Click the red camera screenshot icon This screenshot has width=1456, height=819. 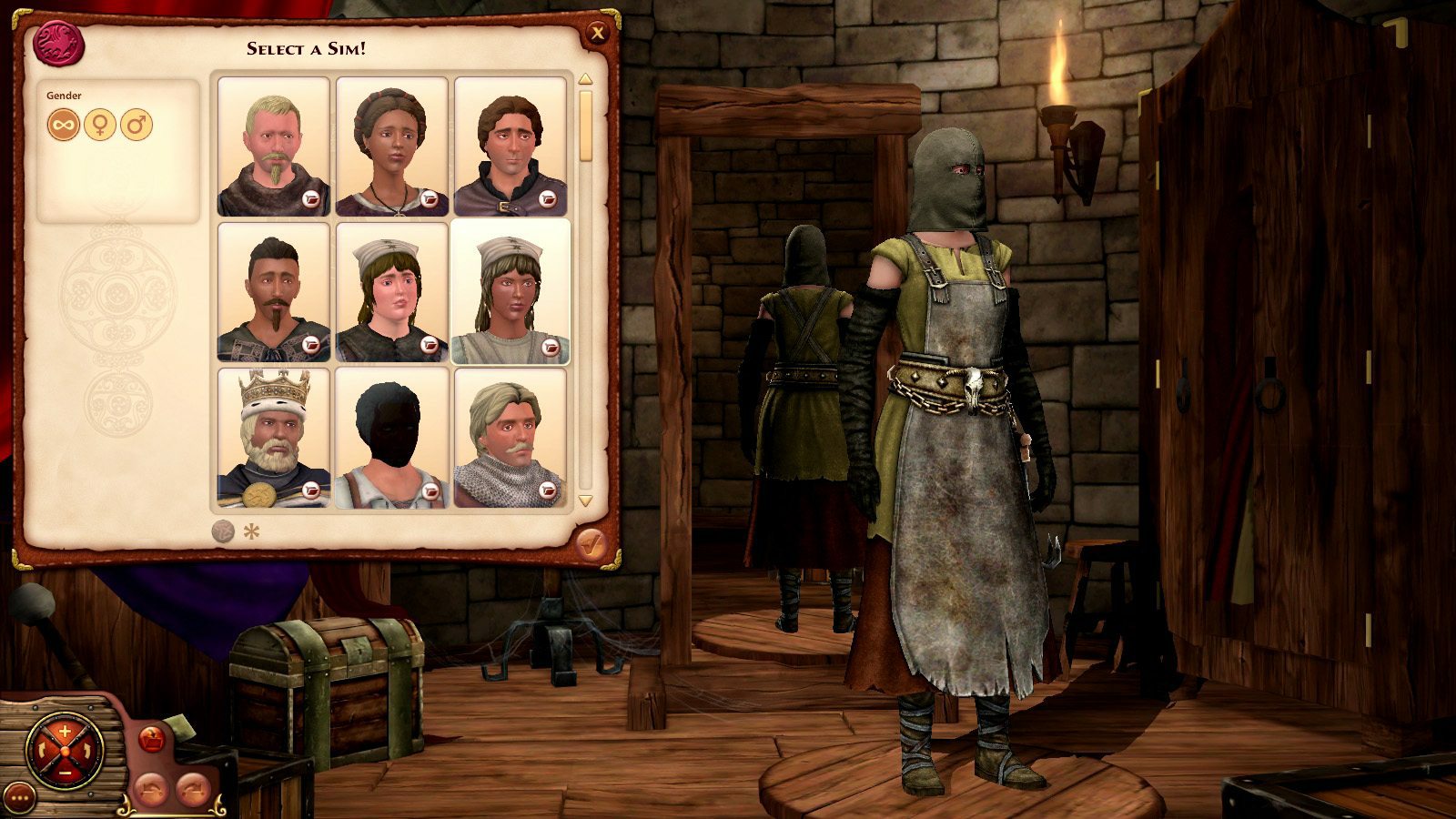151,737
